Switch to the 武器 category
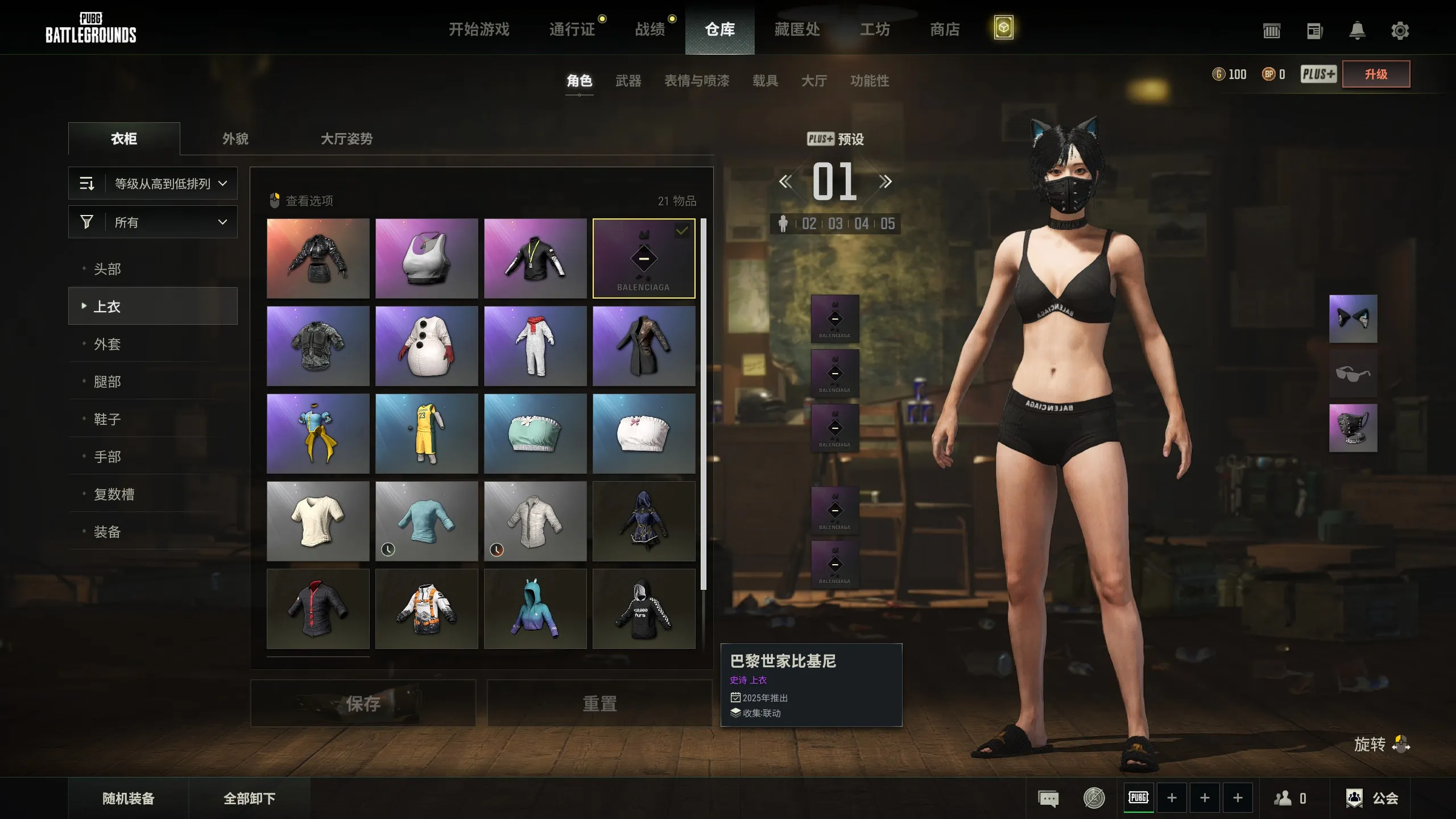This screenshot has height=819, width=1456. coord(628,81)
